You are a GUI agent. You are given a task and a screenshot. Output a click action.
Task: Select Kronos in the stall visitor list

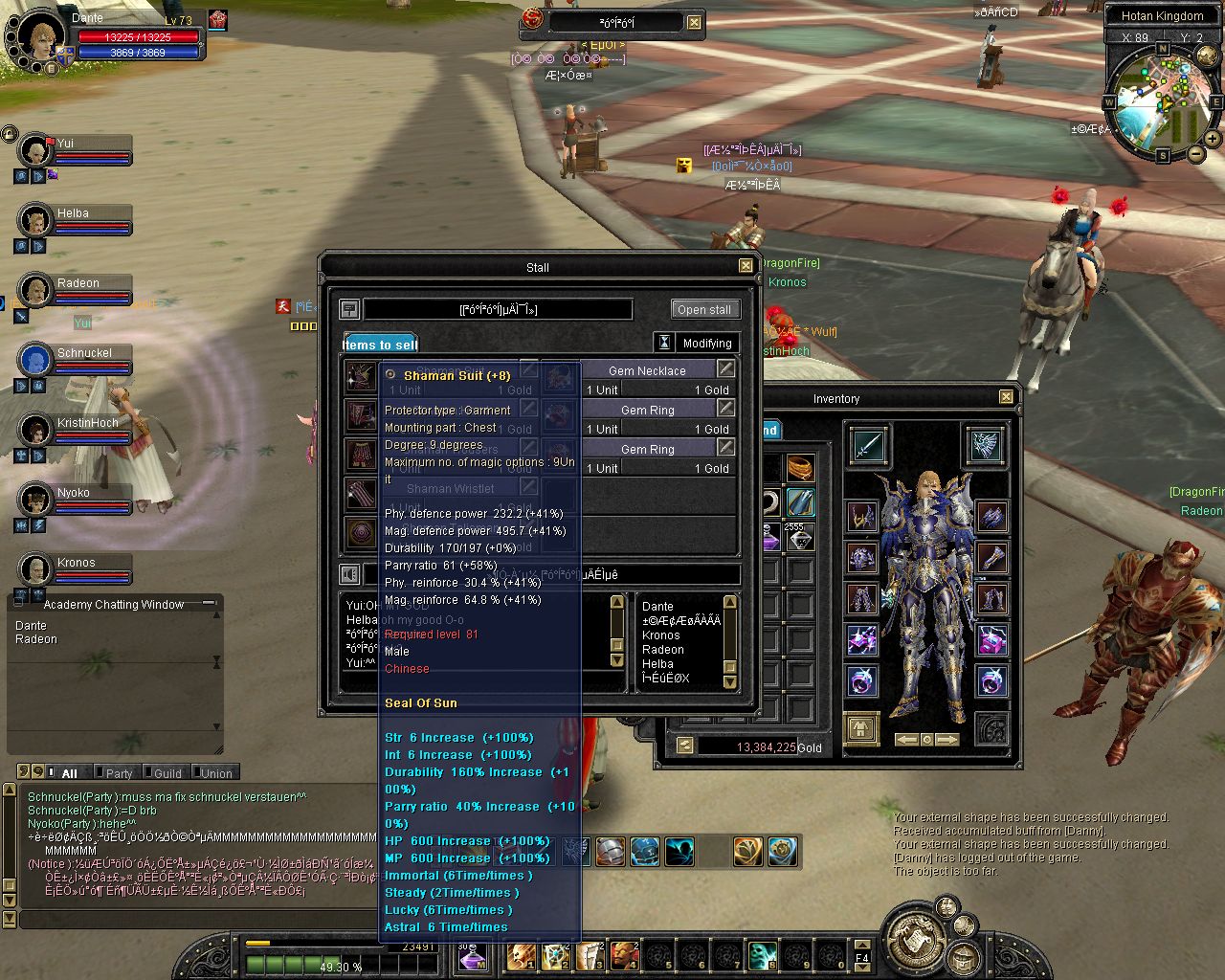point(661,635)
